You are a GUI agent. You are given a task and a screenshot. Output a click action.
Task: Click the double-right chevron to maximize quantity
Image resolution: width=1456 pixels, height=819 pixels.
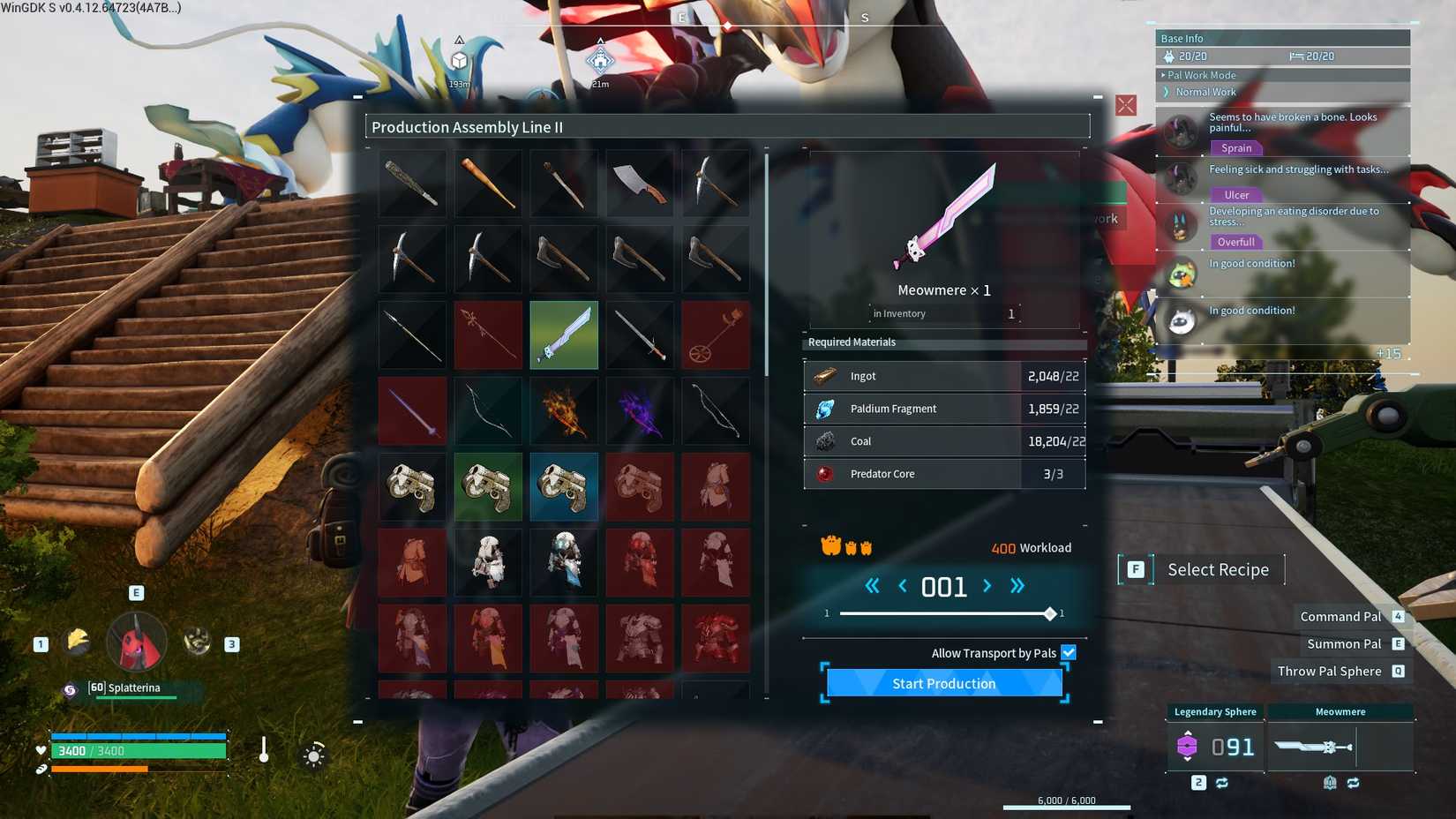[1017, 585]
